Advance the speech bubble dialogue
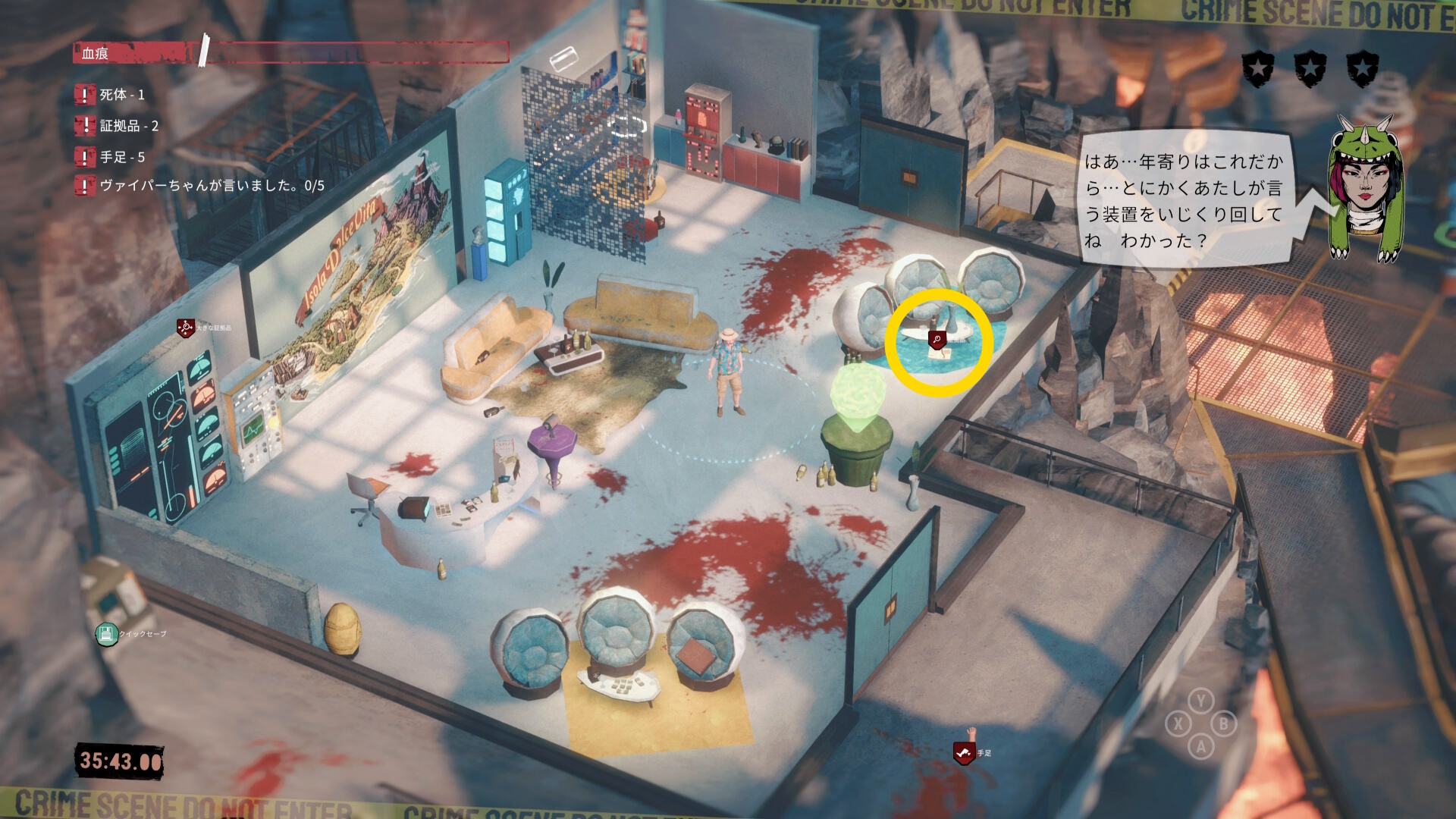1456x819 pixels. (x=1184, y=201)
